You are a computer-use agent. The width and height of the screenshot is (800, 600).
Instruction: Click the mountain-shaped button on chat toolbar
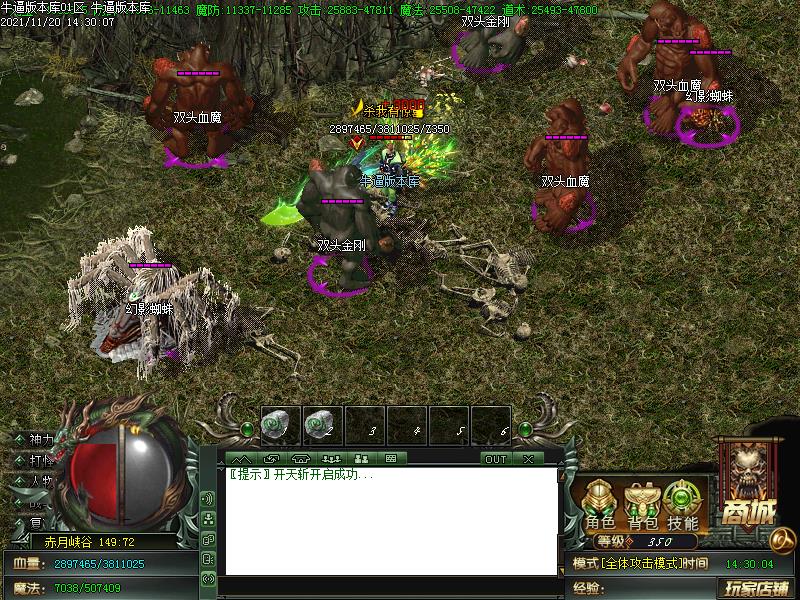[243, 459]
